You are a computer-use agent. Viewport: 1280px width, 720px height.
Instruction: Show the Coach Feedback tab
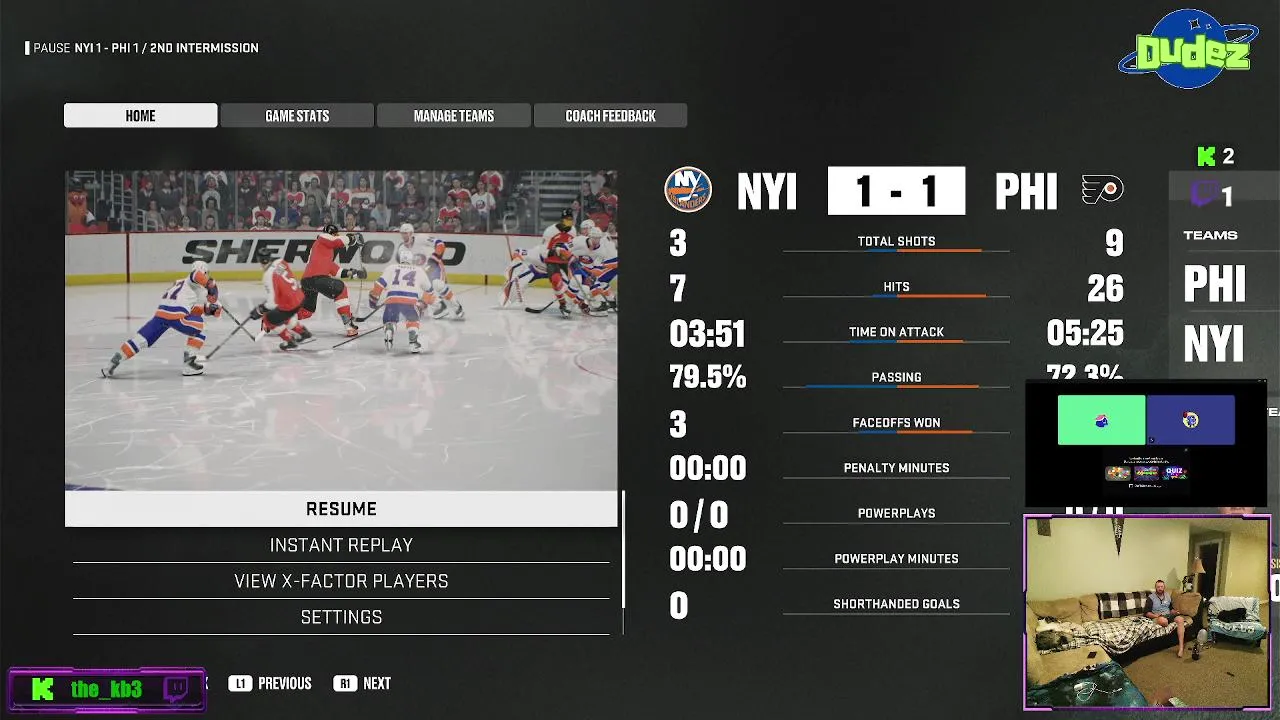(610, 116)
